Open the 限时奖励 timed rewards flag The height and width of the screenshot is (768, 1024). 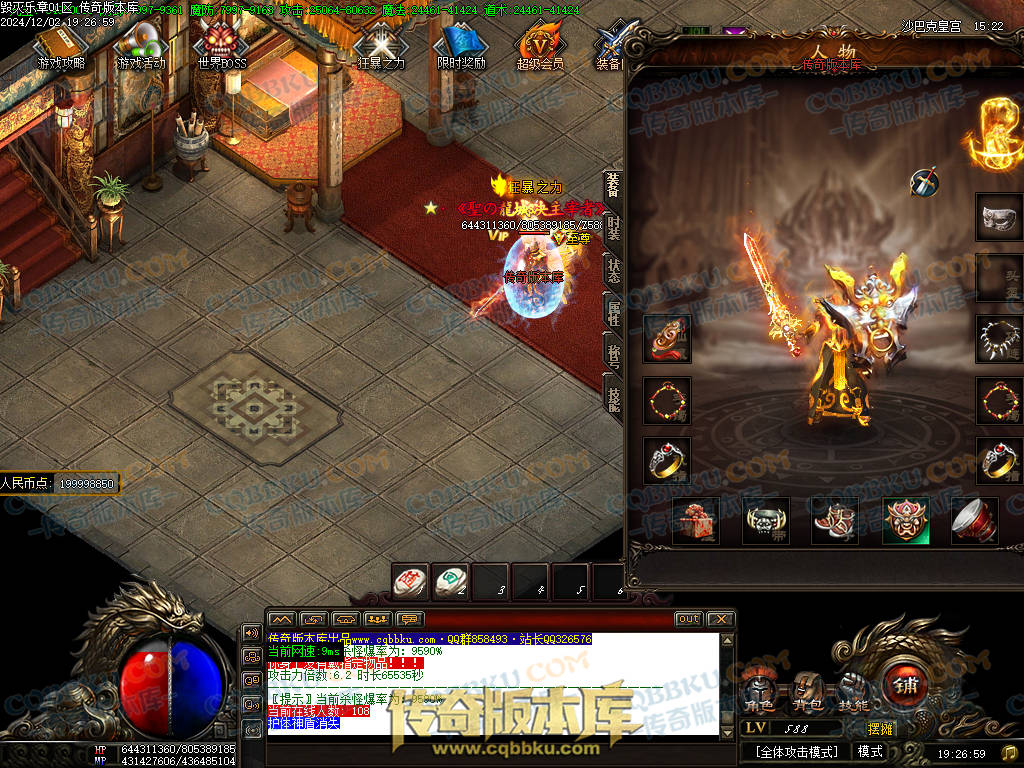(460, 45)
